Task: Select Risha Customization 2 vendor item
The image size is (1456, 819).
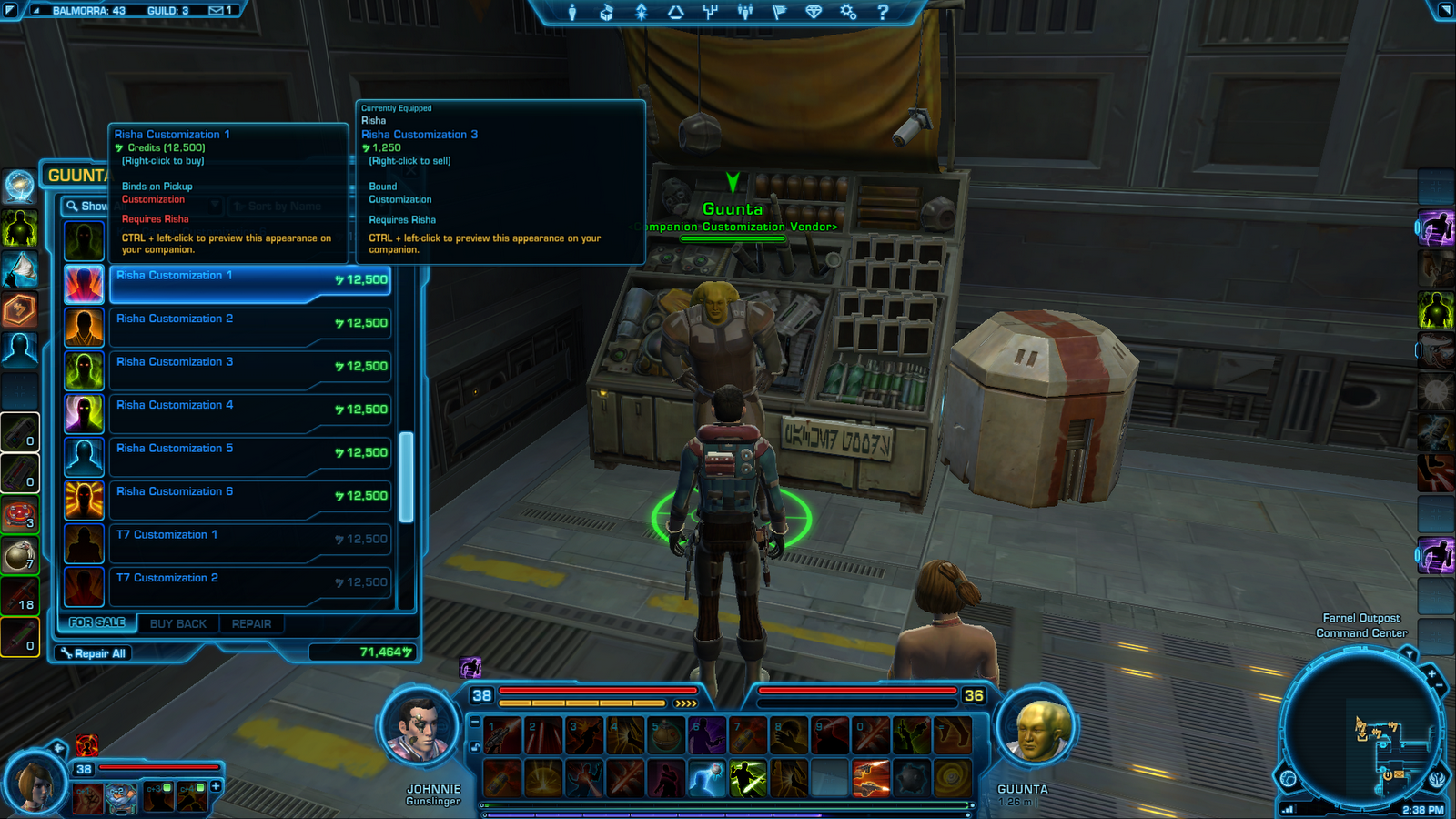Action: 250,327
